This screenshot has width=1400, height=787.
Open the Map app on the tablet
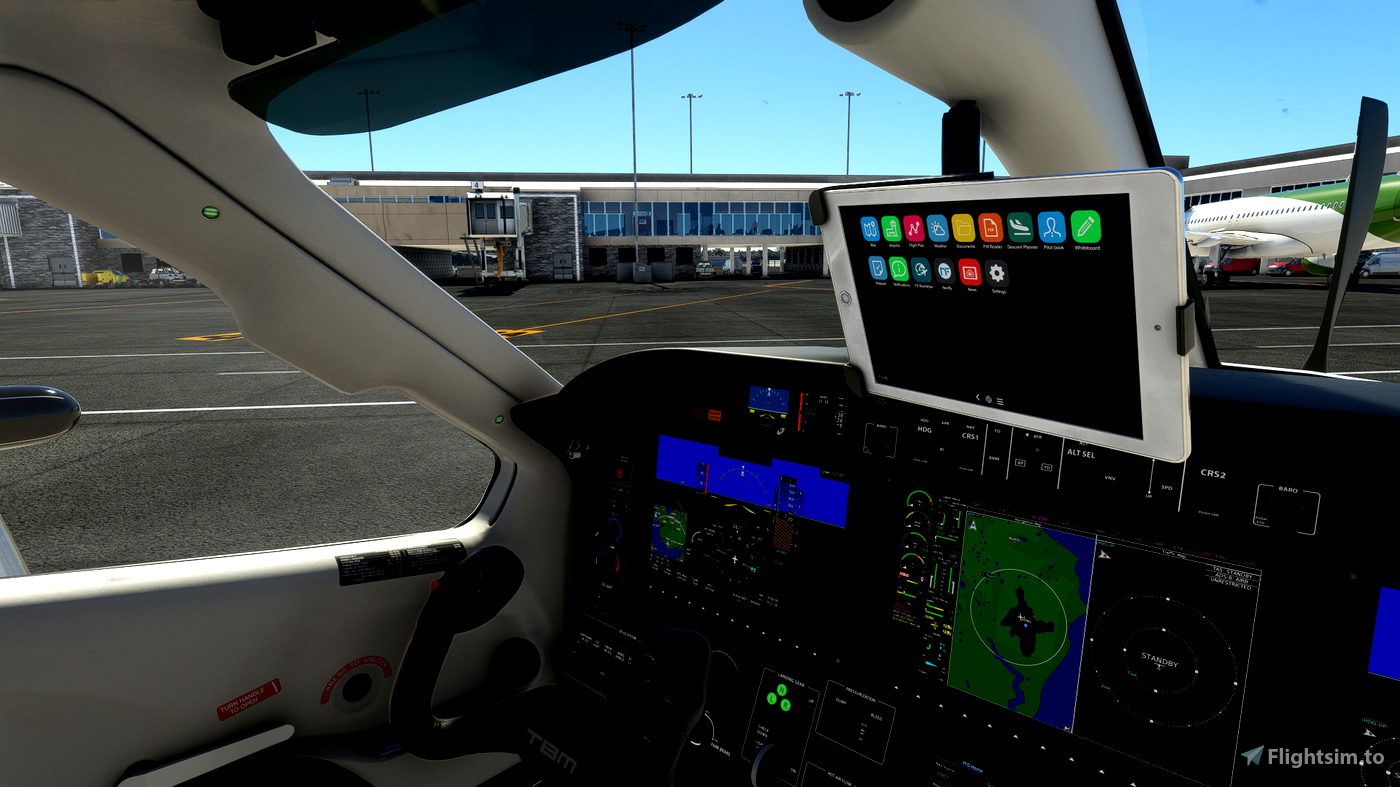pyautogui.click(x=874, y=228)
